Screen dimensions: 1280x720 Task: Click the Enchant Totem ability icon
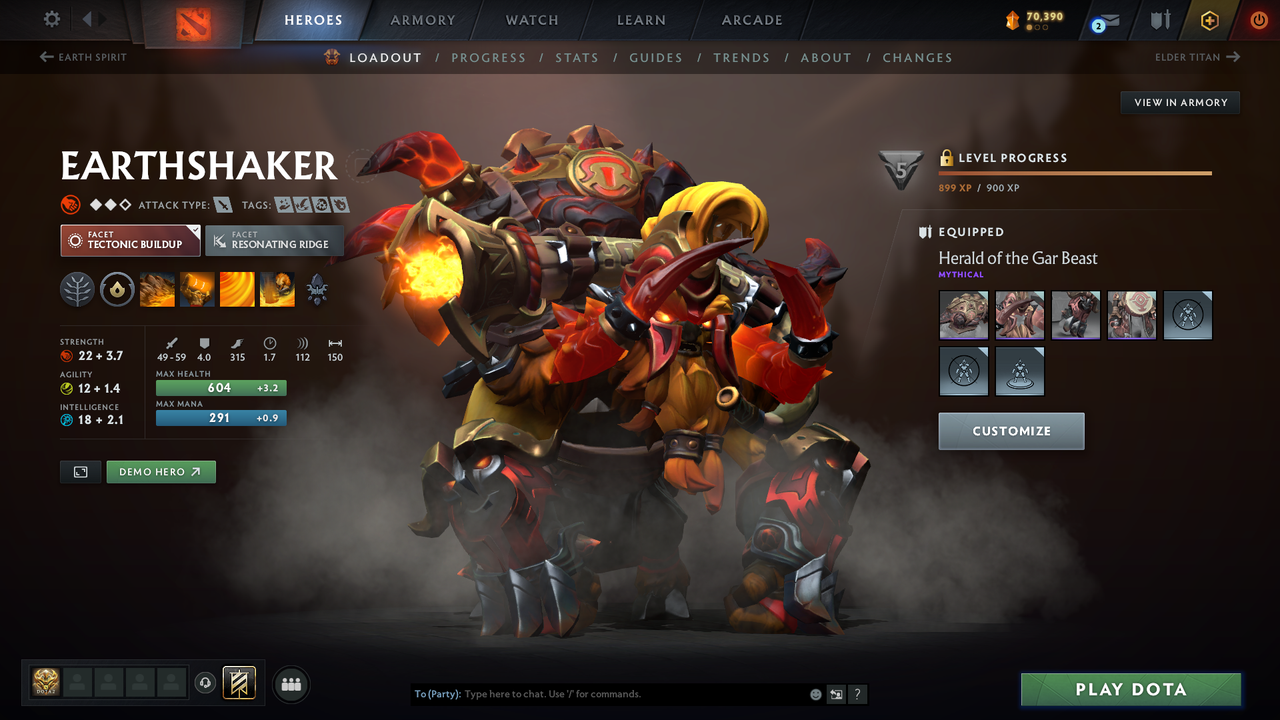(196, 289)
